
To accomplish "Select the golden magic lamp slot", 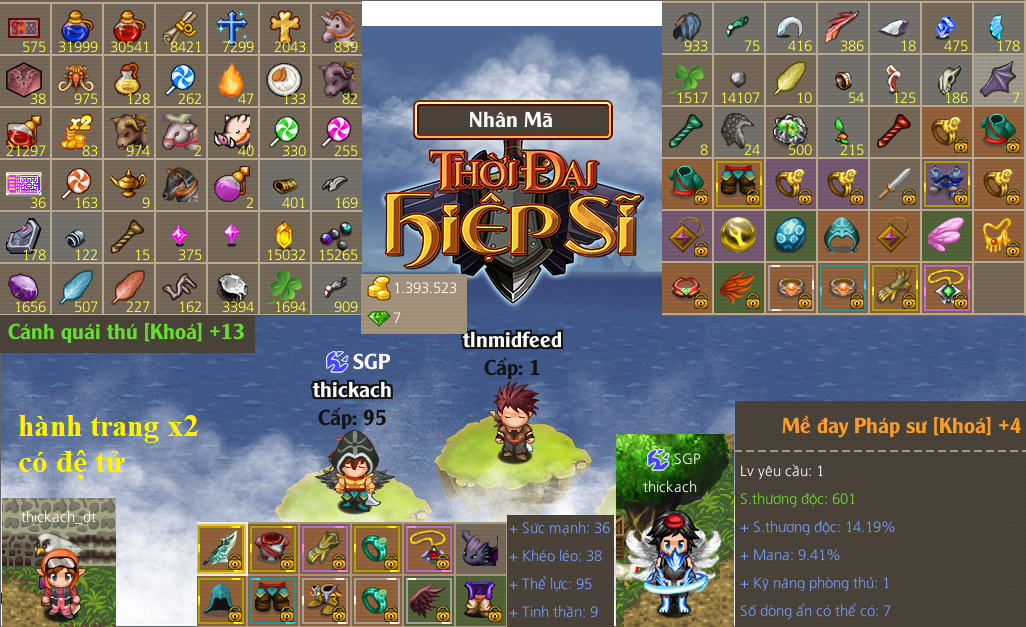I will click(x=129, y=184).
